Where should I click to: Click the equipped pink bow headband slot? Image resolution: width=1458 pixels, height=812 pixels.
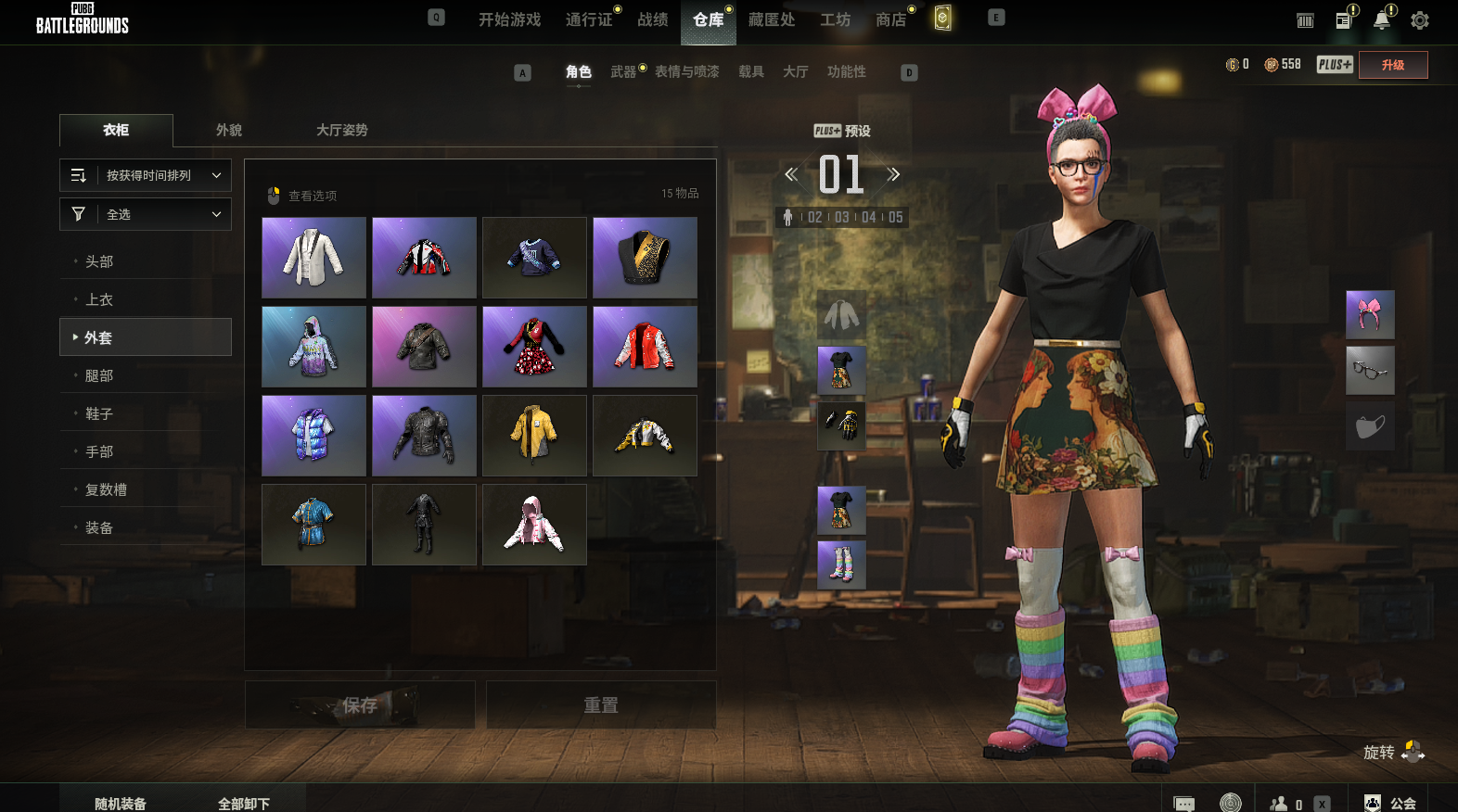click(x=1370, y=314)
